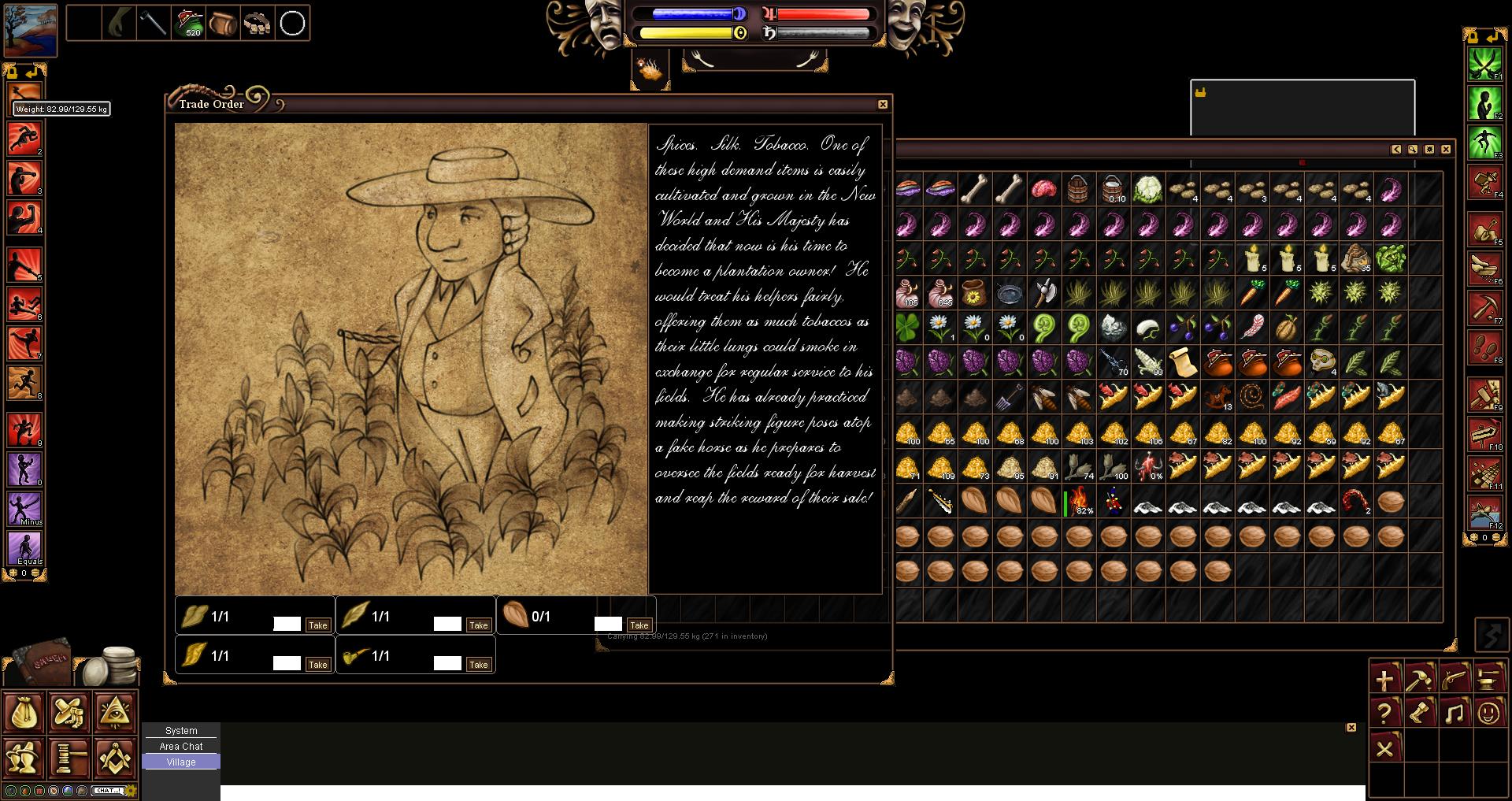Select the square and compass button
The width and height of the screenshot is (1512, 801).
coord(115,758)
